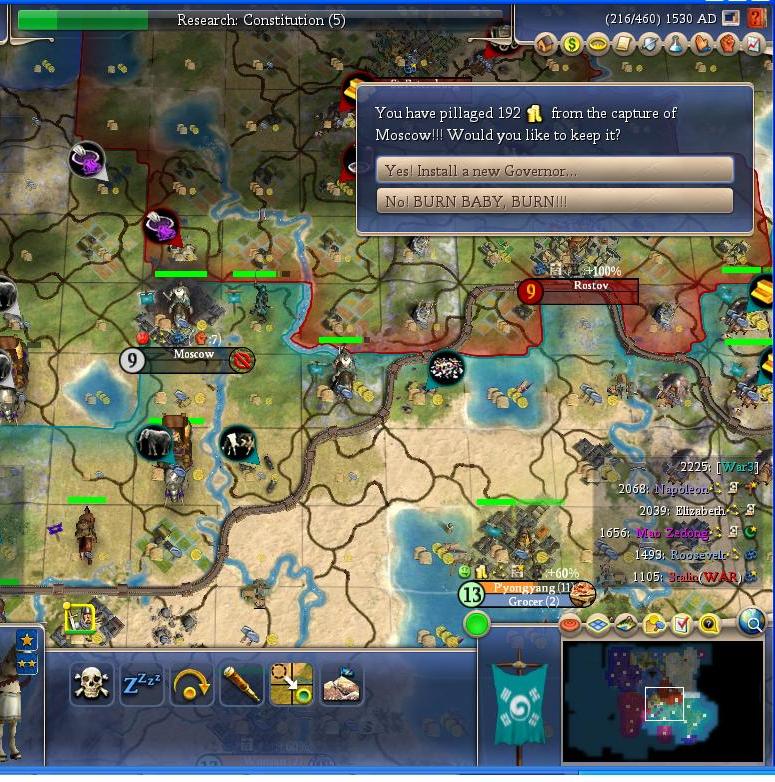Open the Technology Advisor flask icon
The height and width of the screenshot is (782, 775).
click(x=676, y=44)
